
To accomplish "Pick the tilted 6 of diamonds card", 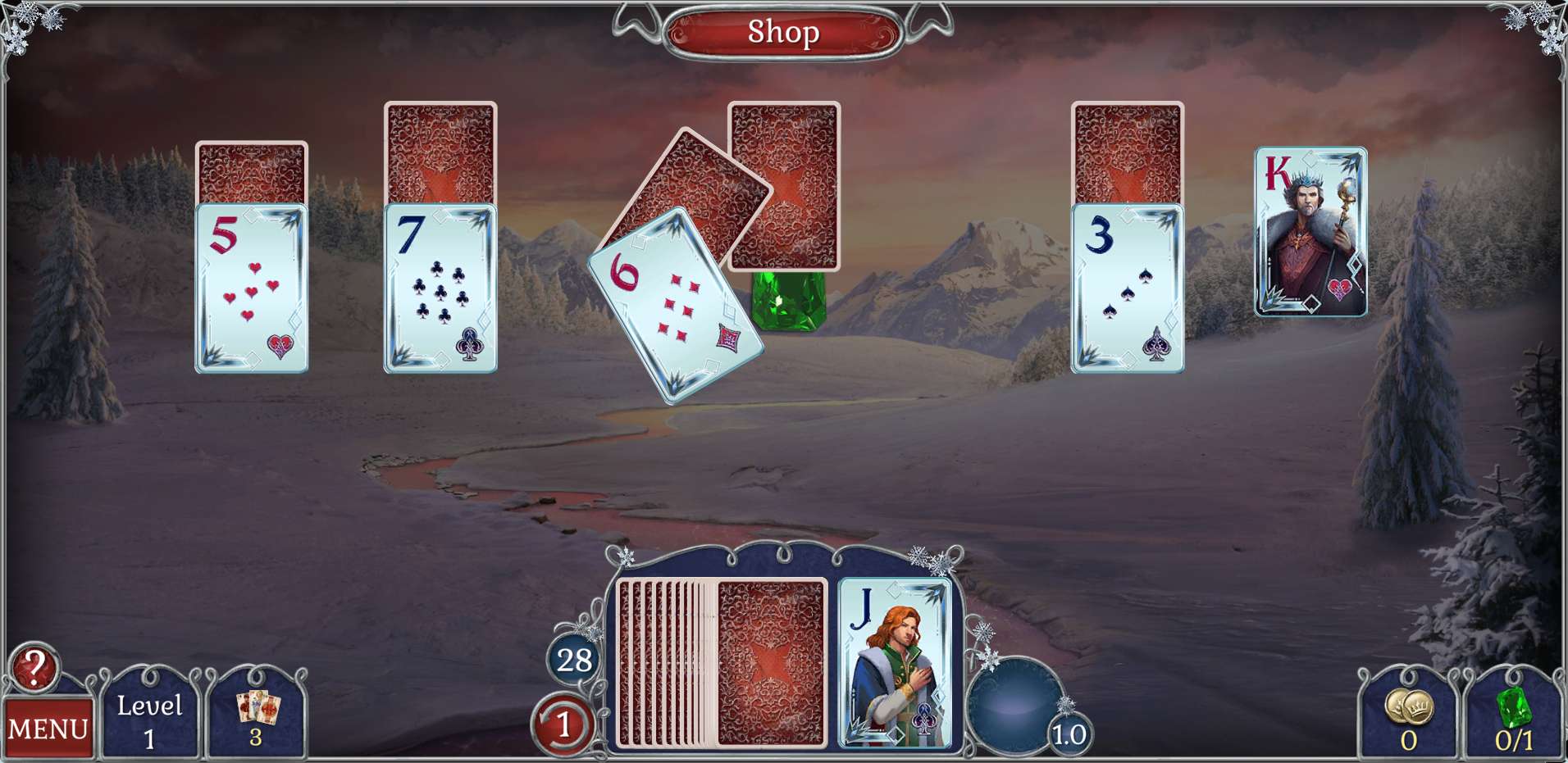I will (674, 307).
